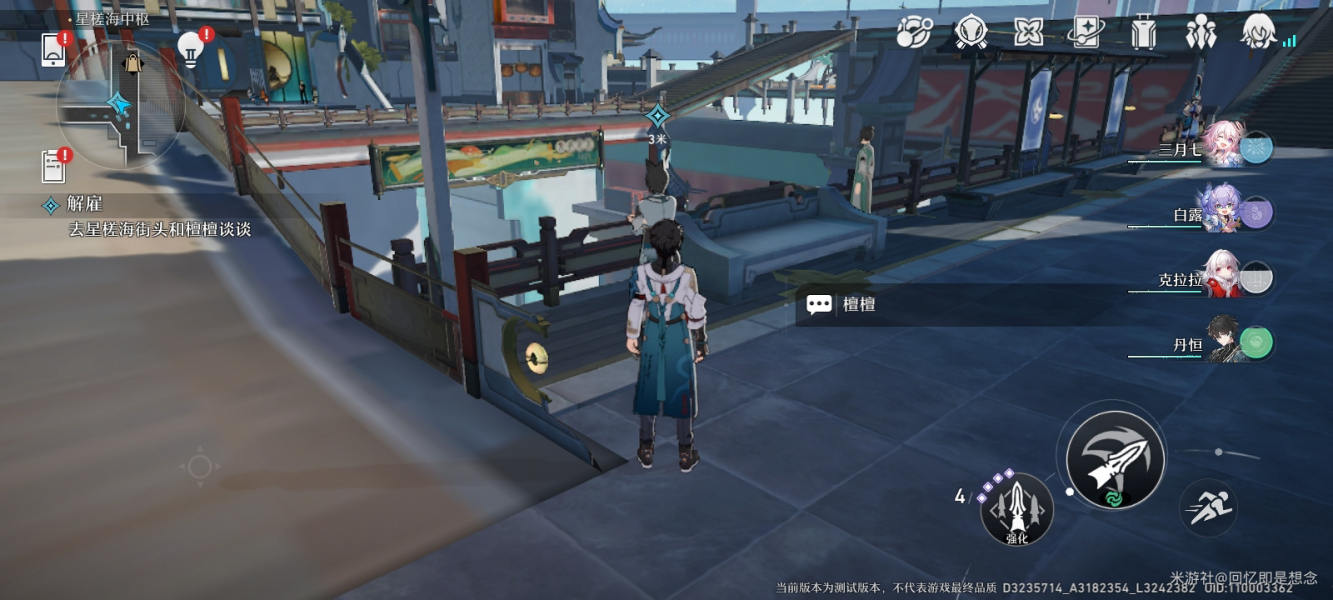This screenshot has width=1333, height=600.
Task: Open the suitcase inventory
Action: [1143, 33]
